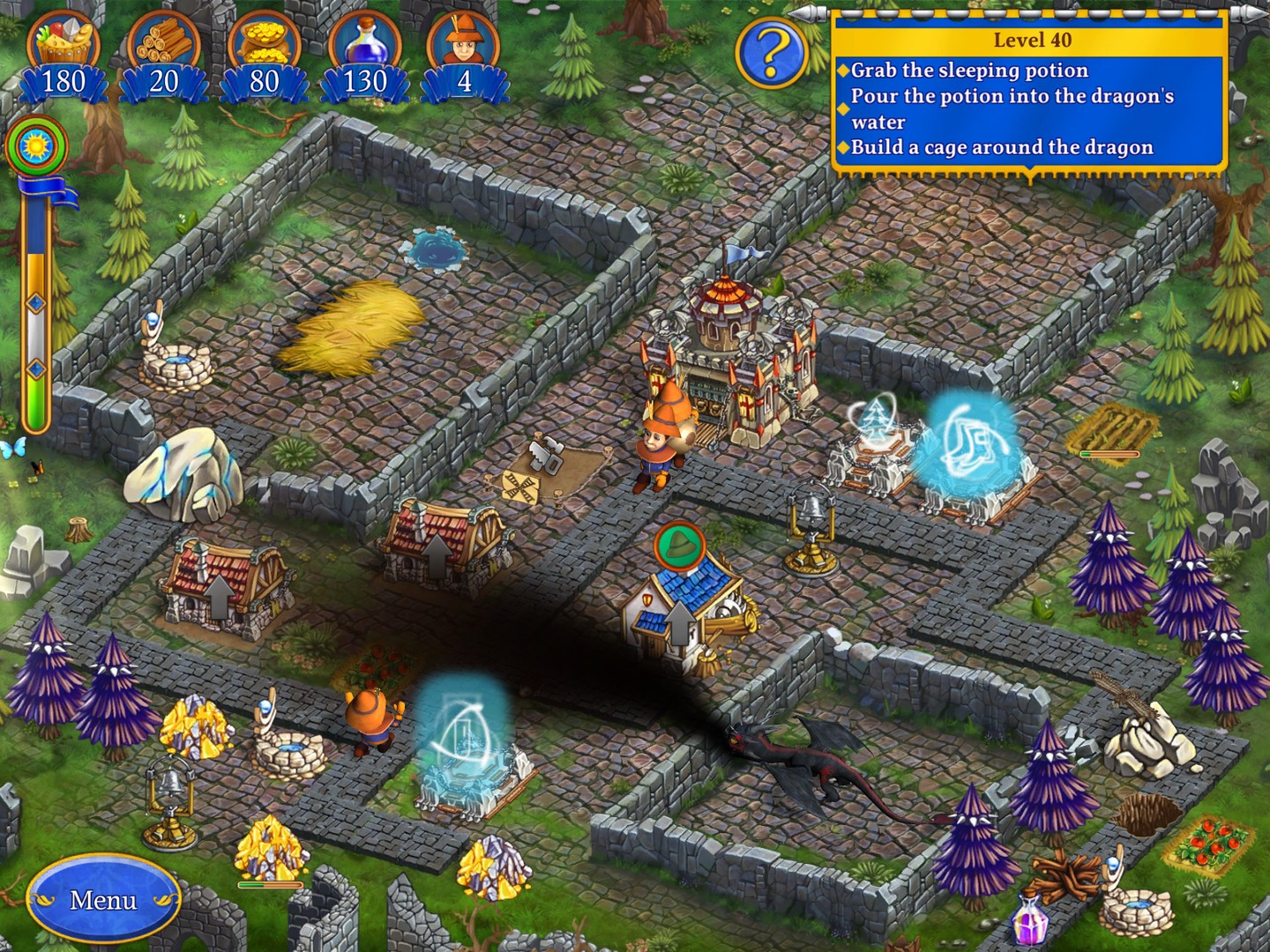
Task: Click the upgrade arrow on the blue-roofed building
Action: [x=678, y=623]
